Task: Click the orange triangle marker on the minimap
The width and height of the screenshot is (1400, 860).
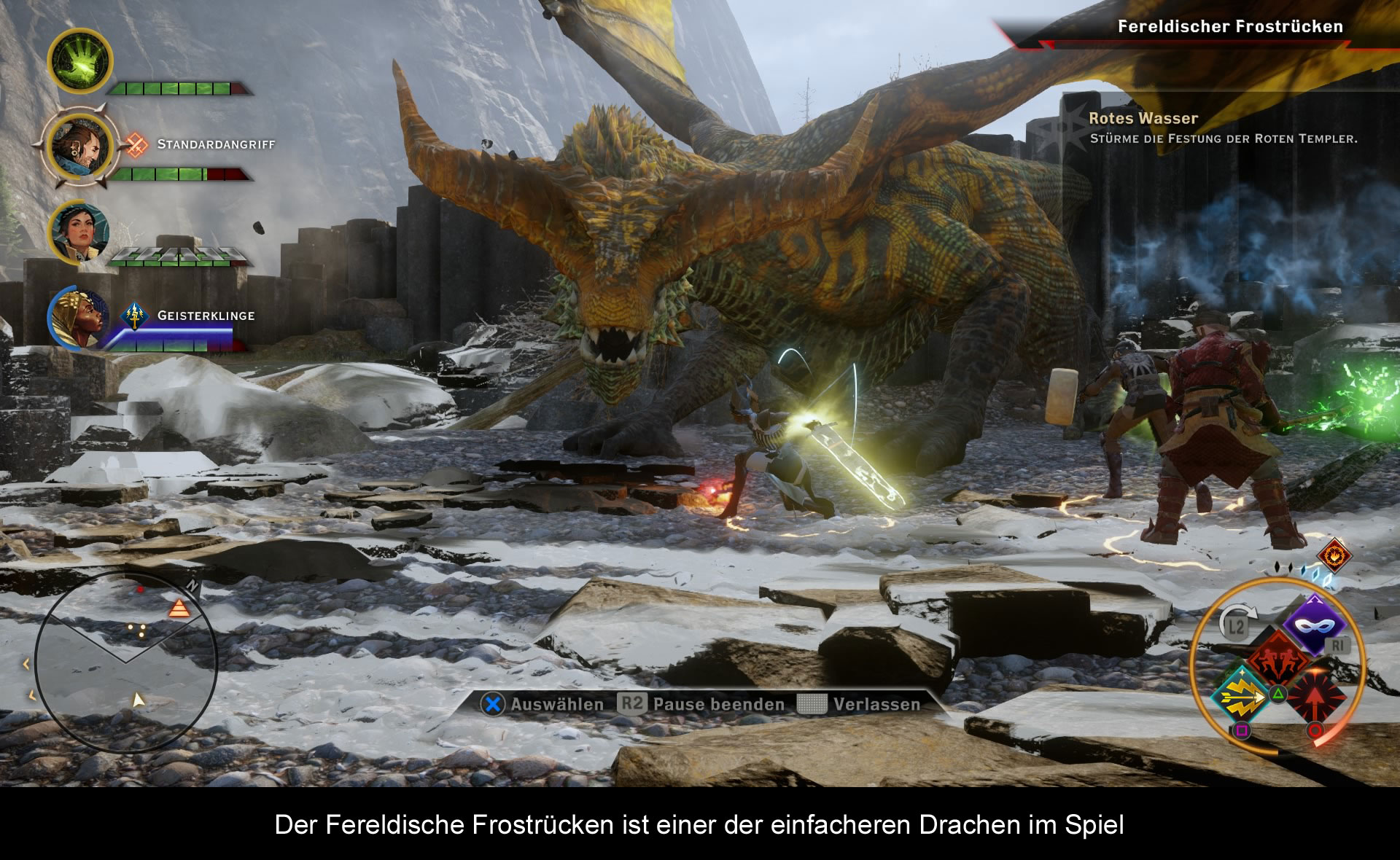Action: (x=179, y=609)
